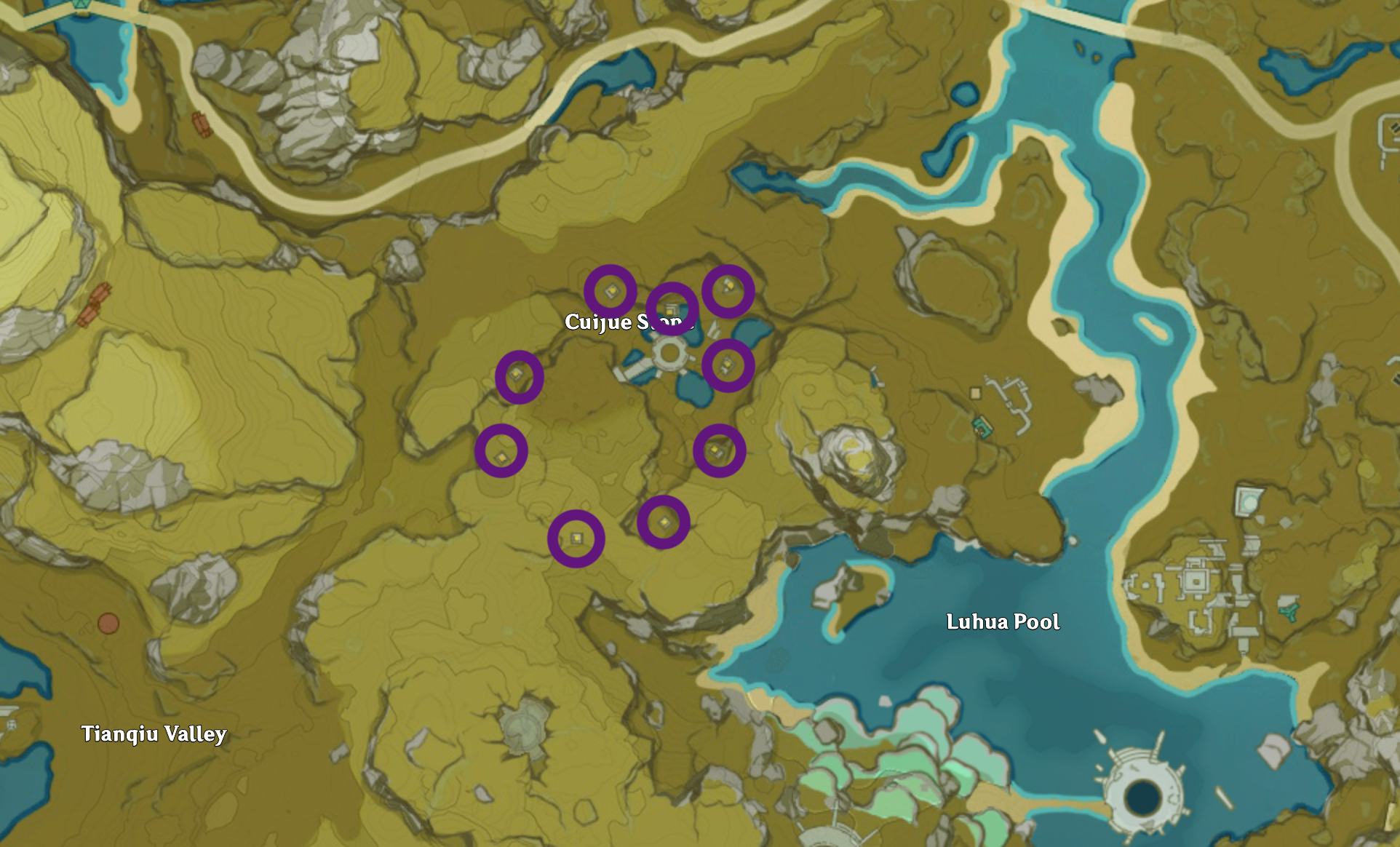1400x847 pixels.
Task: Select the red circular marker above Tianqiu Valley
Action: (x=108, y=624)
